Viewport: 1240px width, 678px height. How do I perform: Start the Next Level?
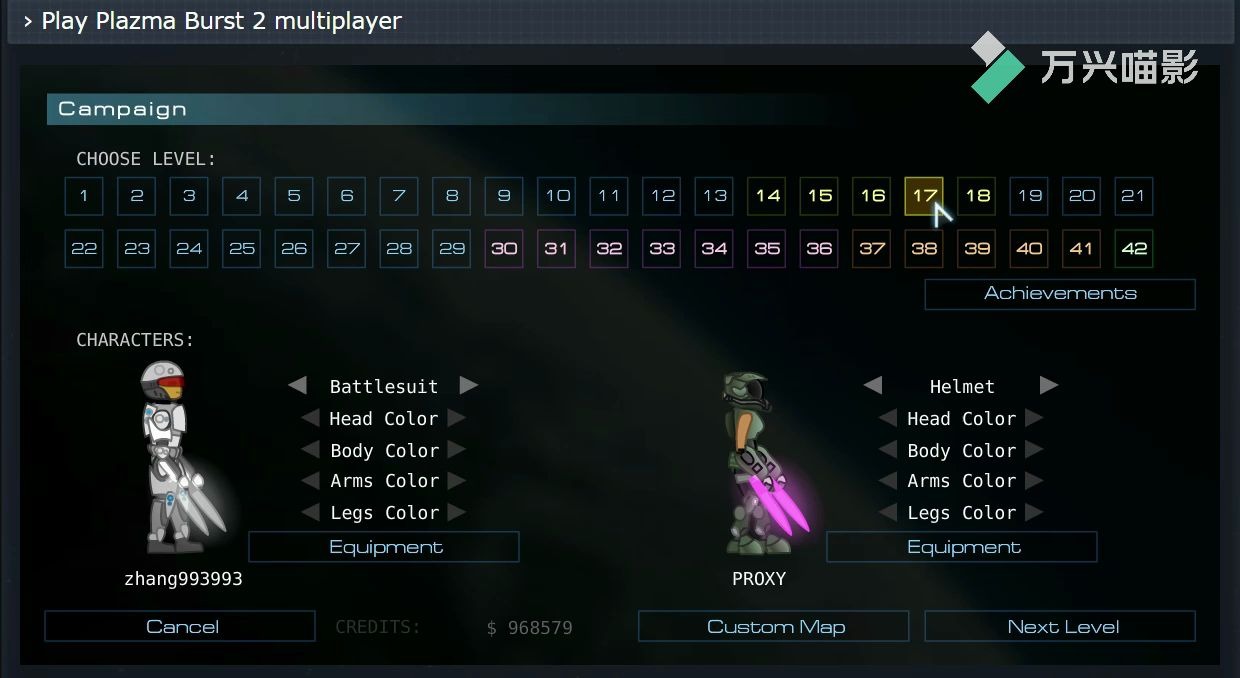[1062, 627]
